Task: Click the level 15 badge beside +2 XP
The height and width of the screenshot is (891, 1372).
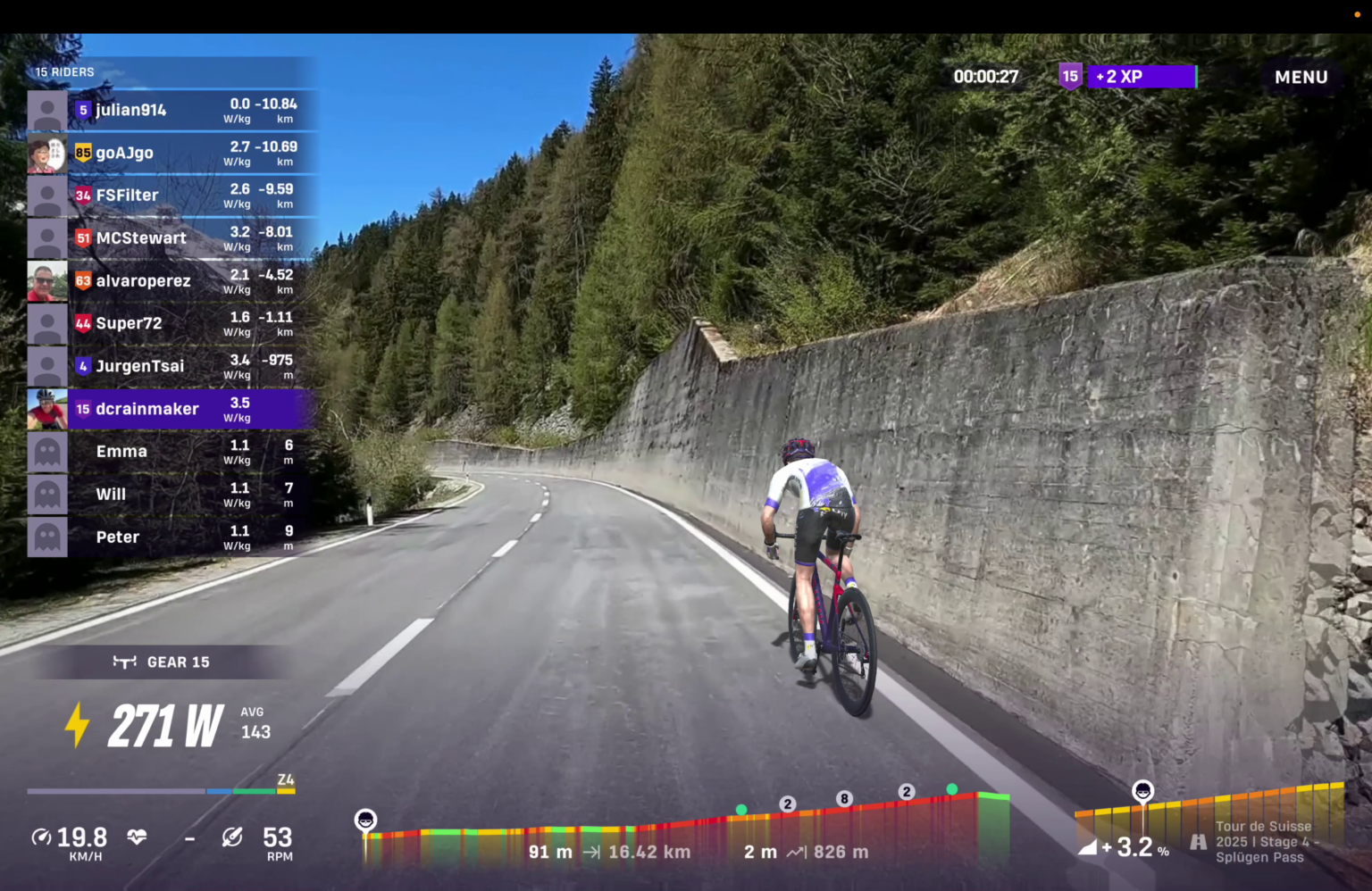Action: [x=1070, y=77]
